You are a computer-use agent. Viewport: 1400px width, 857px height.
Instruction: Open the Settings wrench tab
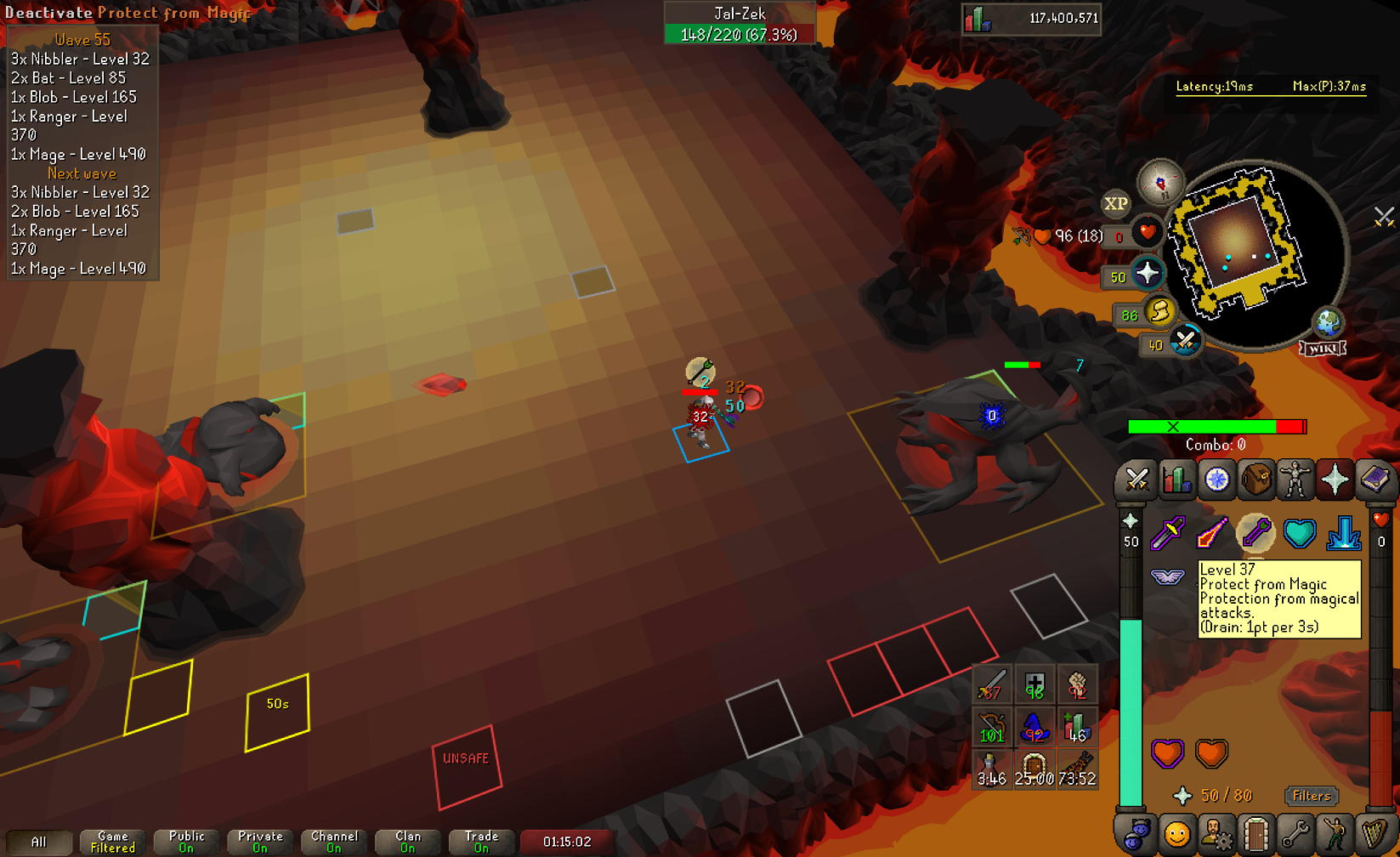click(x=1295, y=835)
